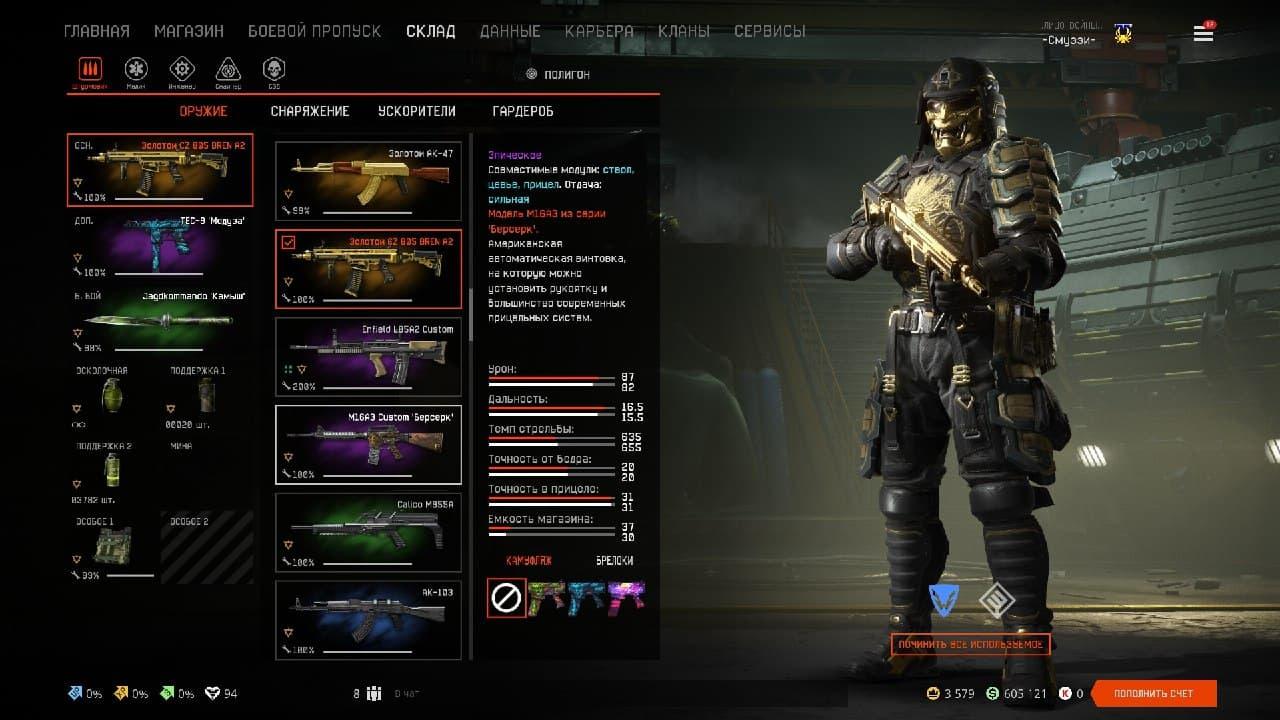Open the Карьера menu
Image resolution: width=1280 pixels, height=720 pixels.
tap(598, 31)
